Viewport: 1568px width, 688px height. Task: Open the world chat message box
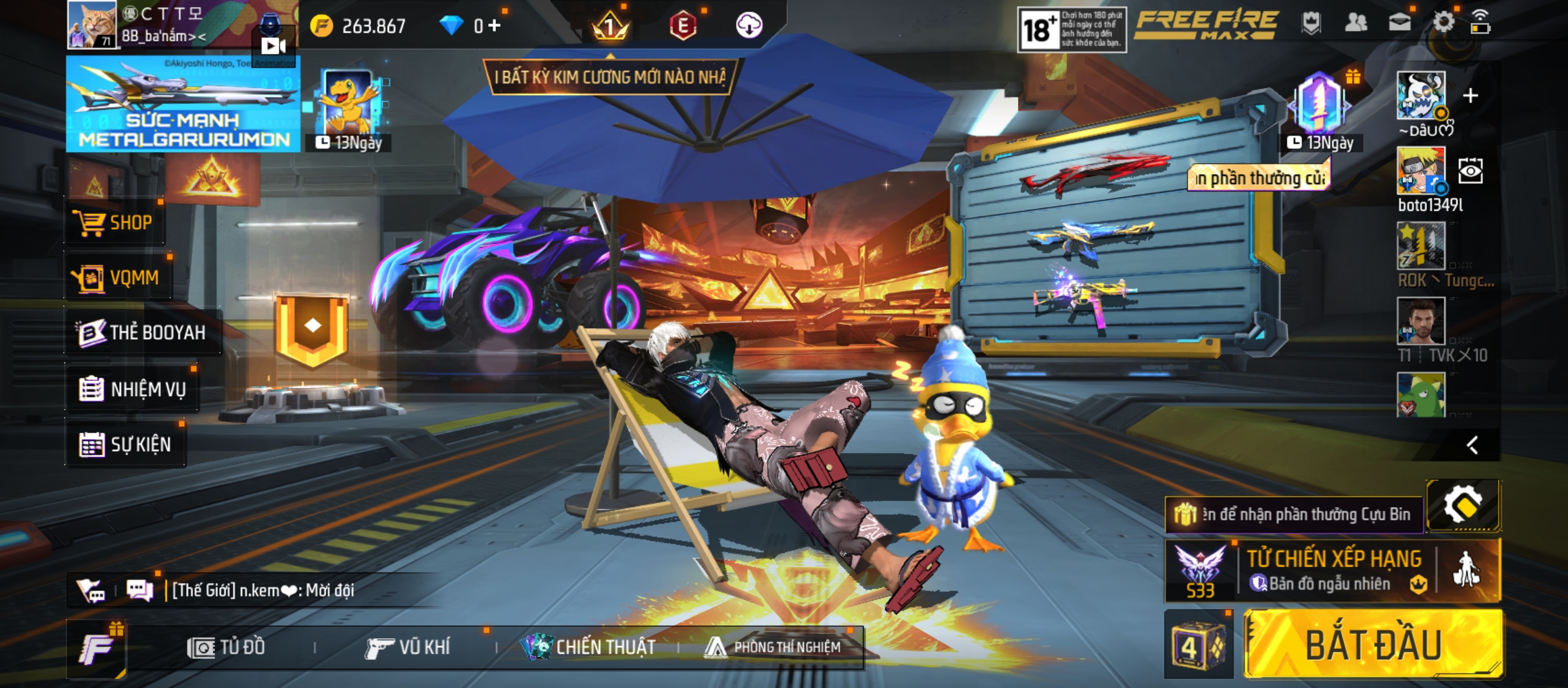coord(263,590)
